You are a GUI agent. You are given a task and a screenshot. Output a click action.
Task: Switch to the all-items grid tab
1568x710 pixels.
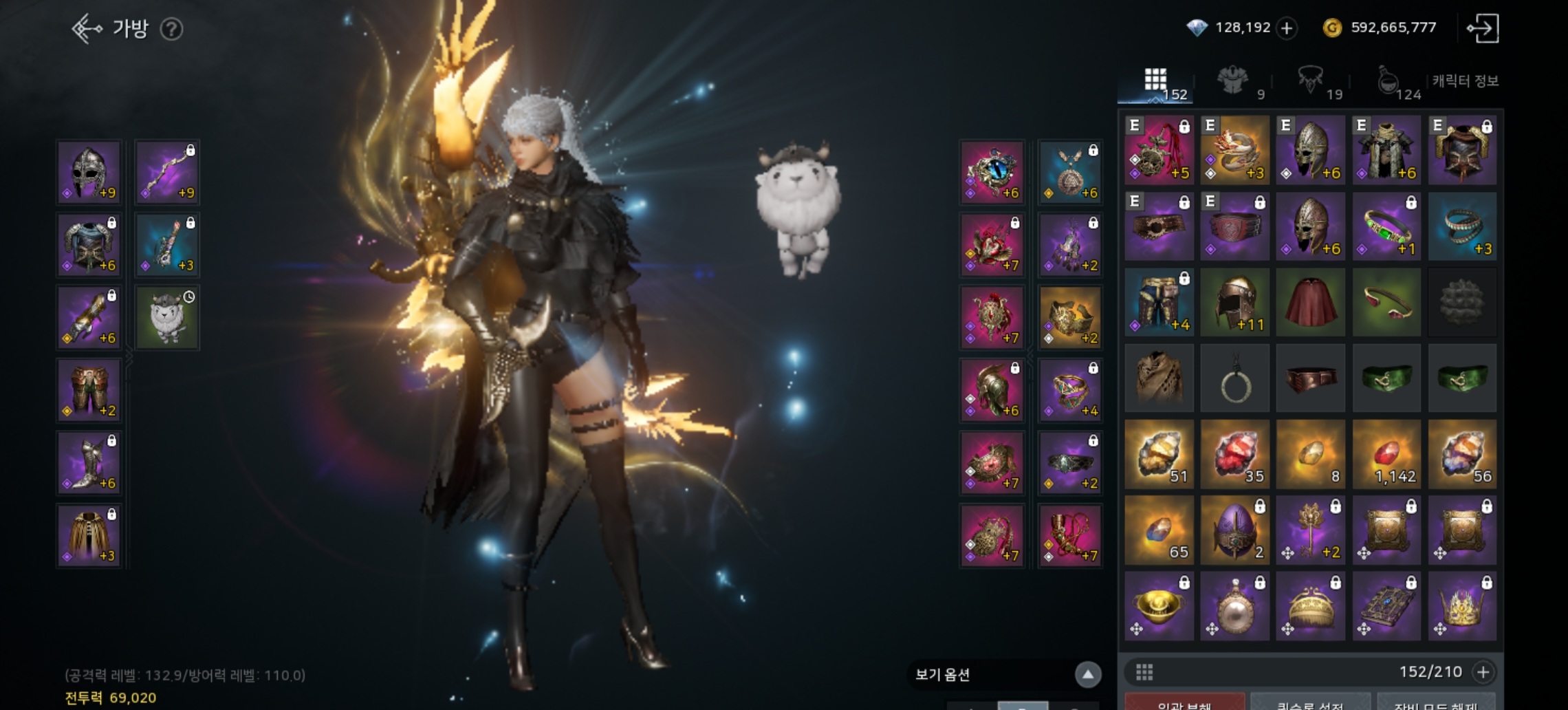click(x=1156, y=83)
